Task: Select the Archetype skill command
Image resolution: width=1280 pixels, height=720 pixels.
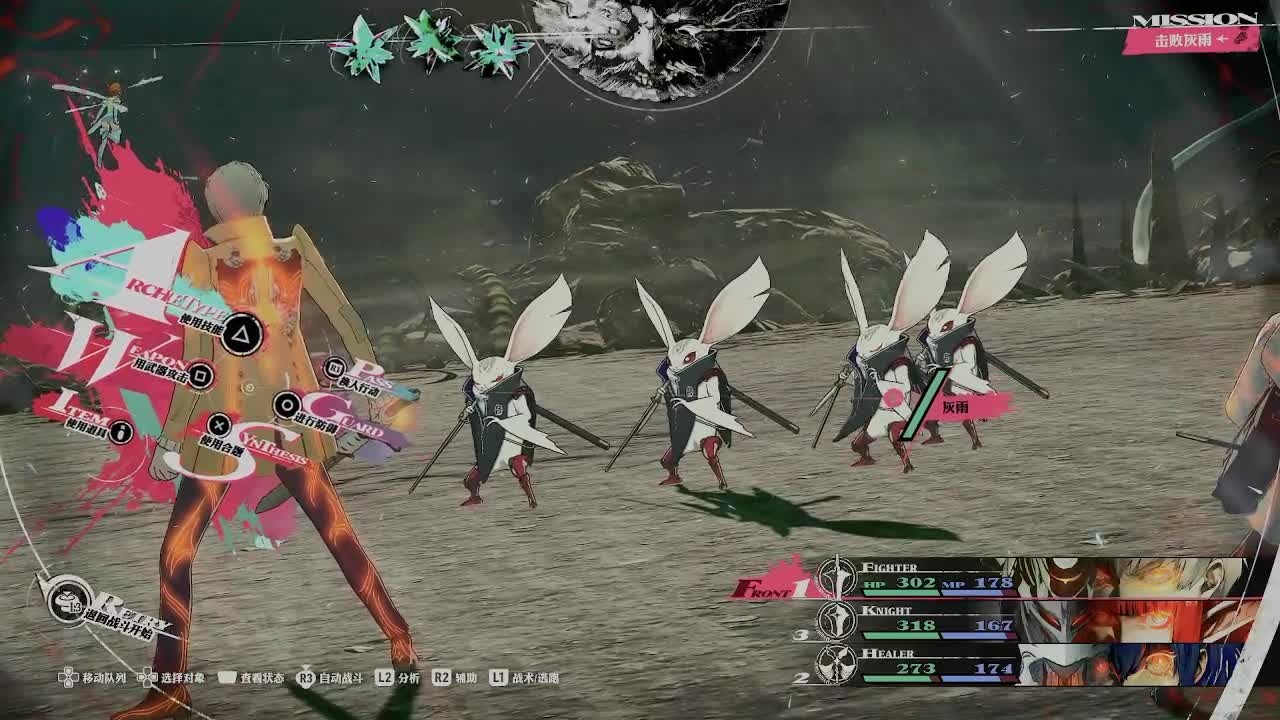Action: pyautogui.click(x=240, y=335)
